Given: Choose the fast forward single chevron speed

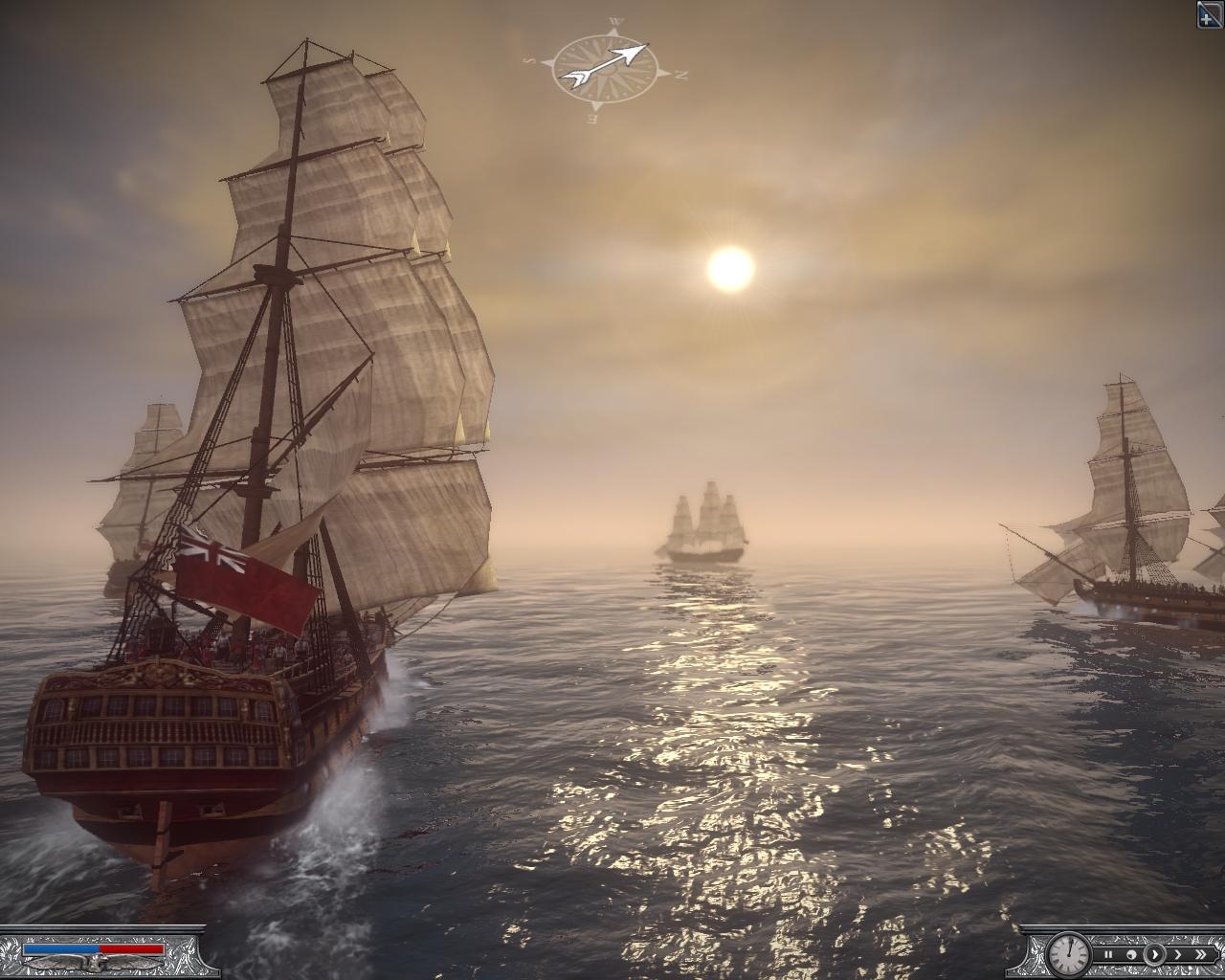Looking at the screenshot, I should (1176, 954).
